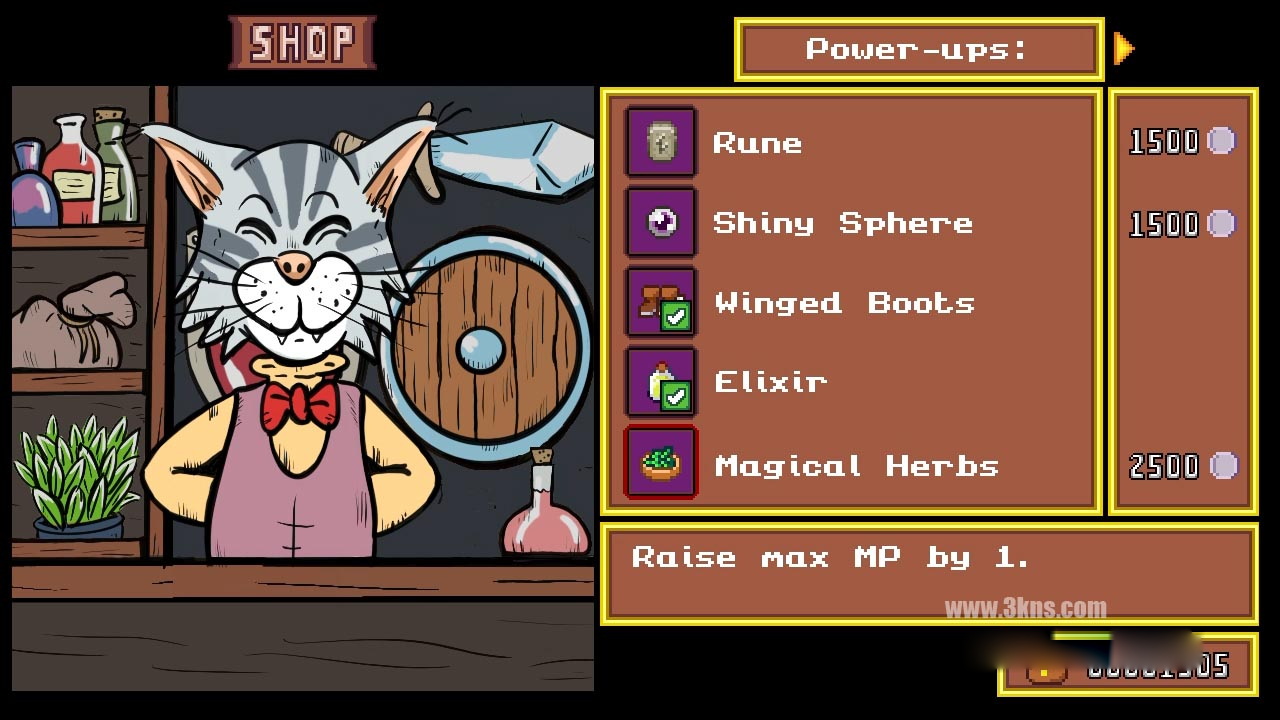
Task: Select the Rune power-up
Action: (x=757, y=143)
